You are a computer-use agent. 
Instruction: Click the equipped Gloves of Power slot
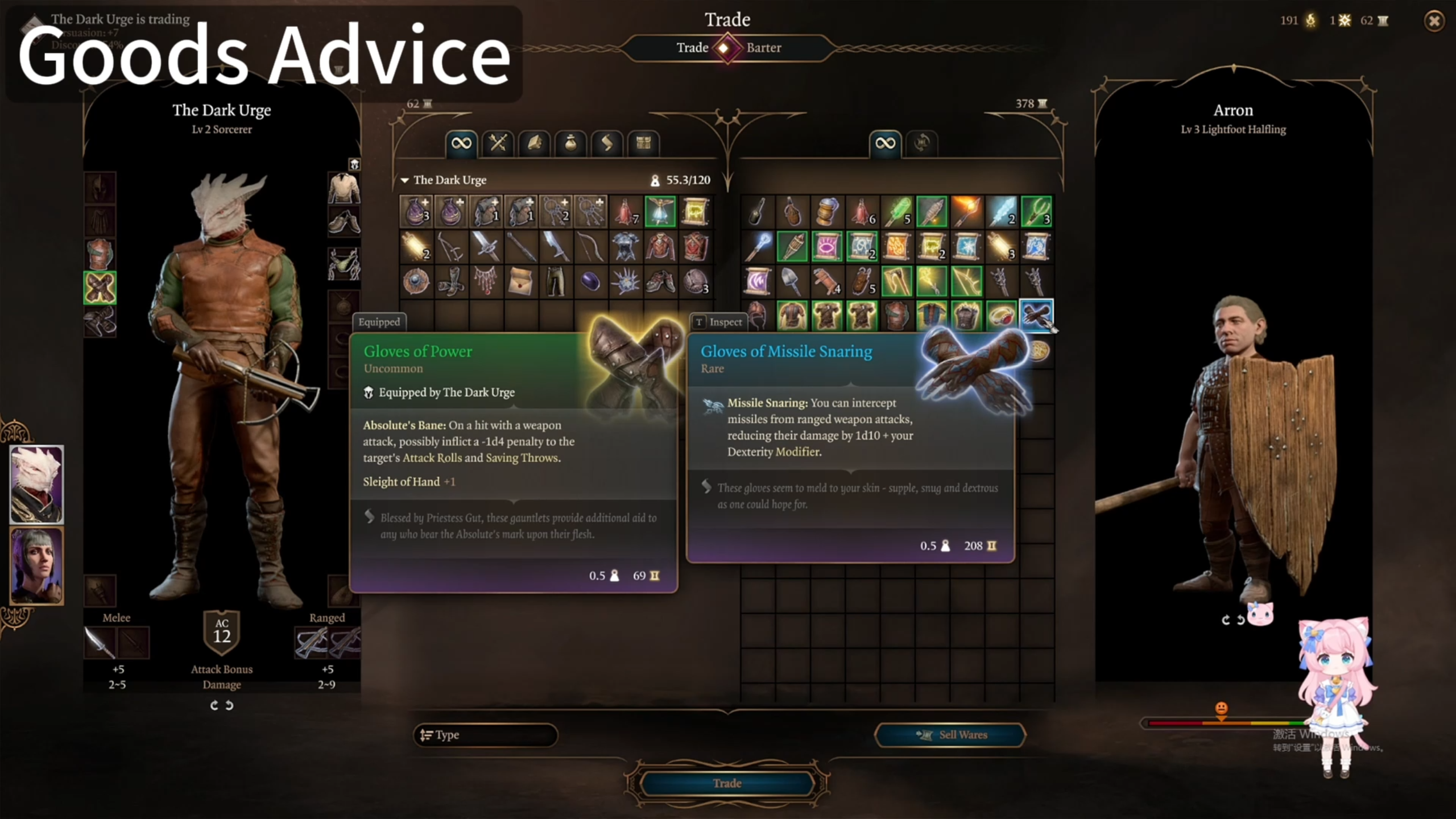100,288
